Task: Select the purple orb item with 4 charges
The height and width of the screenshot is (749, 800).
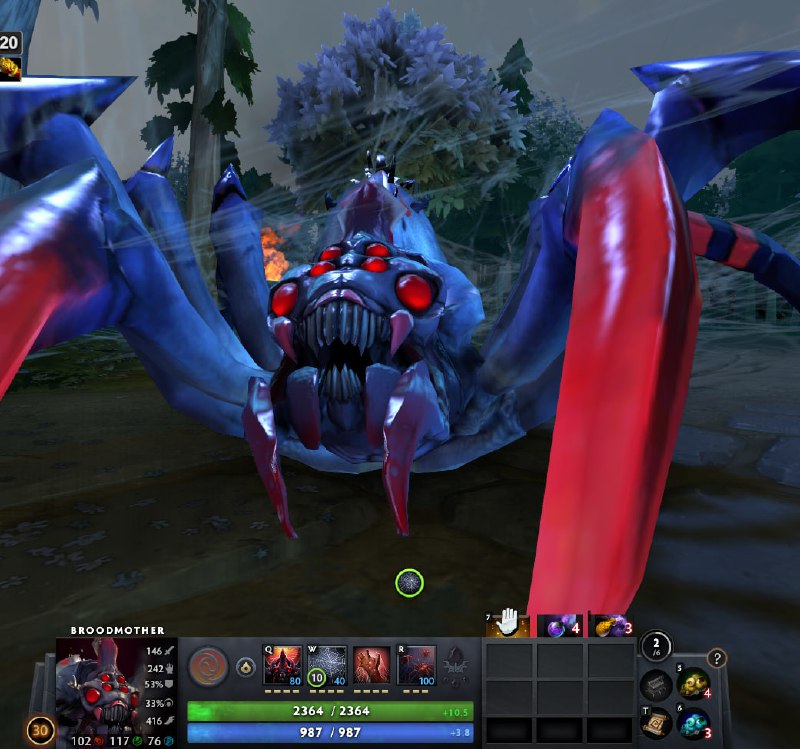Action: pyautogui.click(x=560, y=625)
